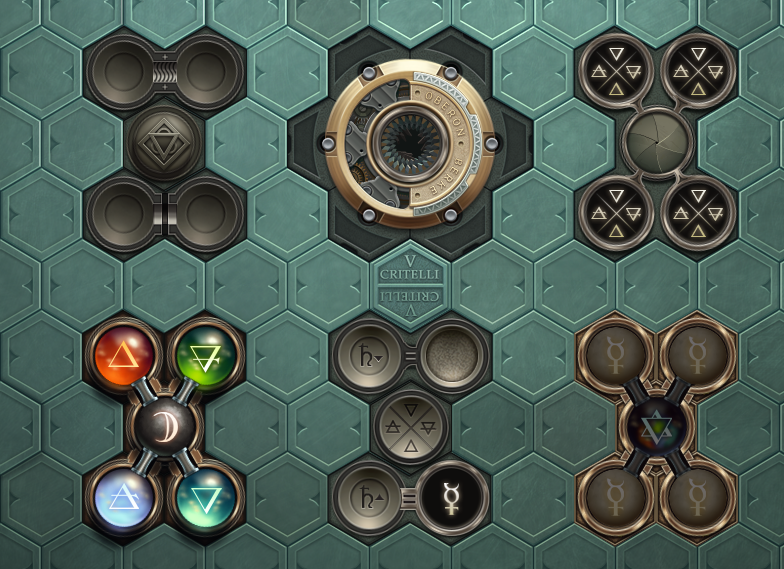Select the black quicksilver atom
784x569 pixels.
[x=452, y=497]
